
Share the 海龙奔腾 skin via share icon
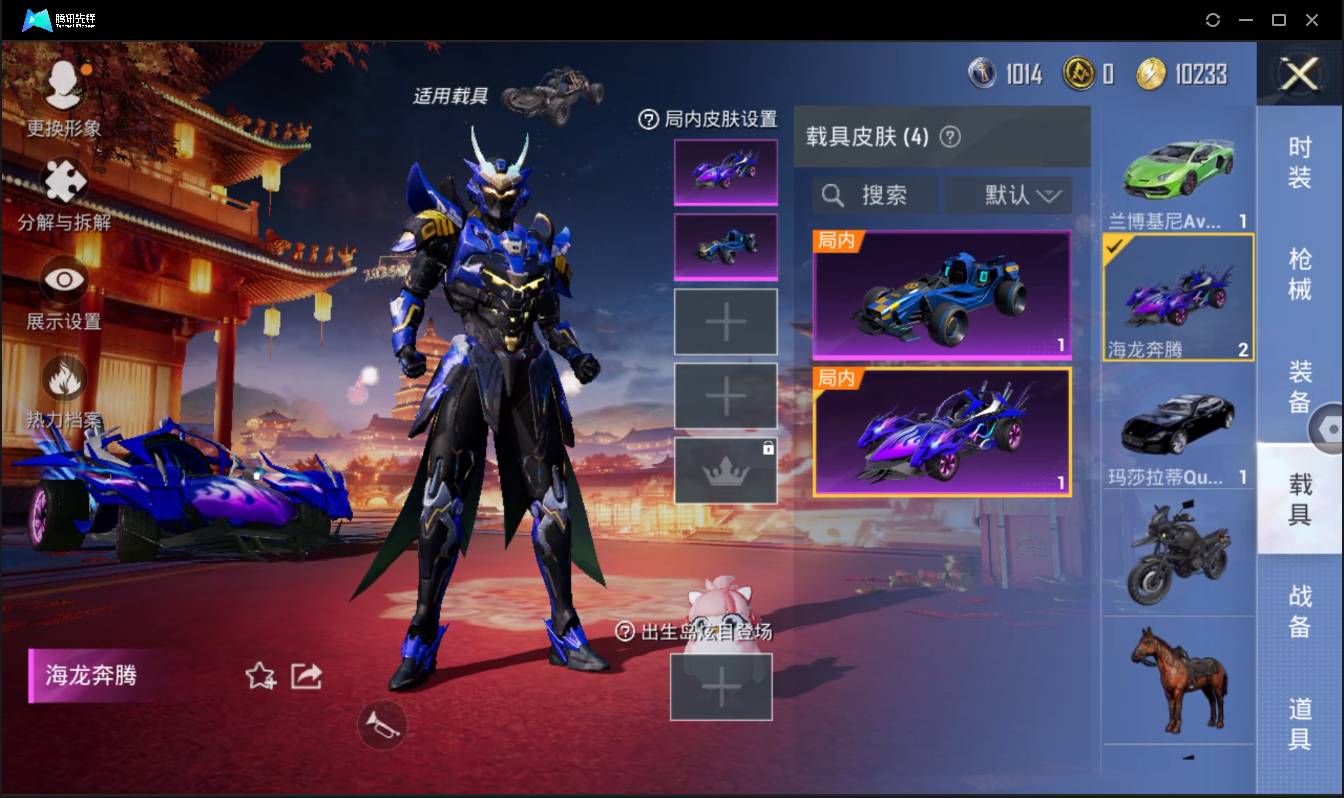[306, 676]
